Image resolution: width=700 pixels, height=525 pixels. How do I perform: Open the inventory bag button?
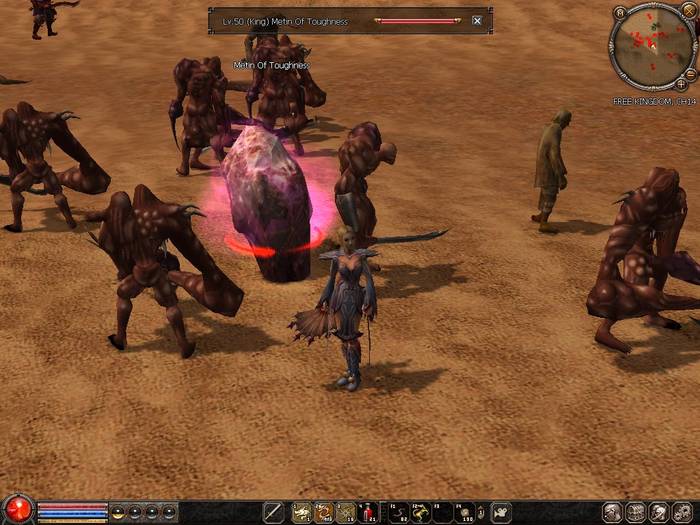coord(636,512)
